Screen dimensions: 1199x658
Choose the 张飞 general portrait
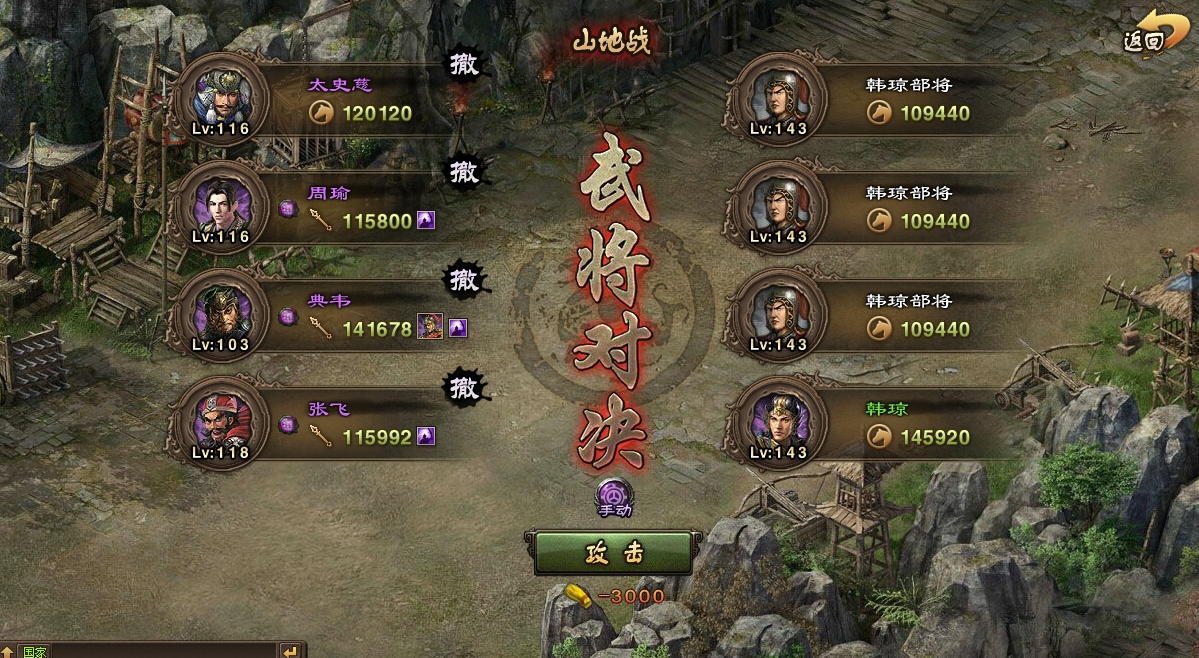(219, 423)
